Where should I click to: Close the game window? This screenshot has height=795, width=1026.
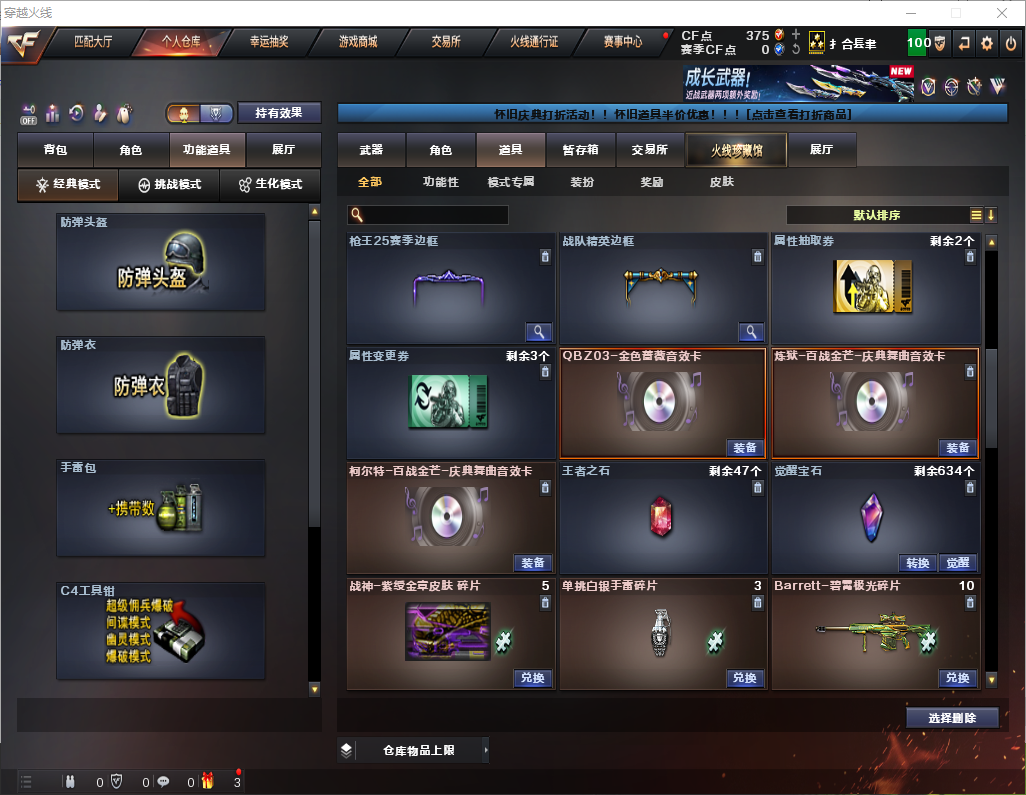(1001, 13)
